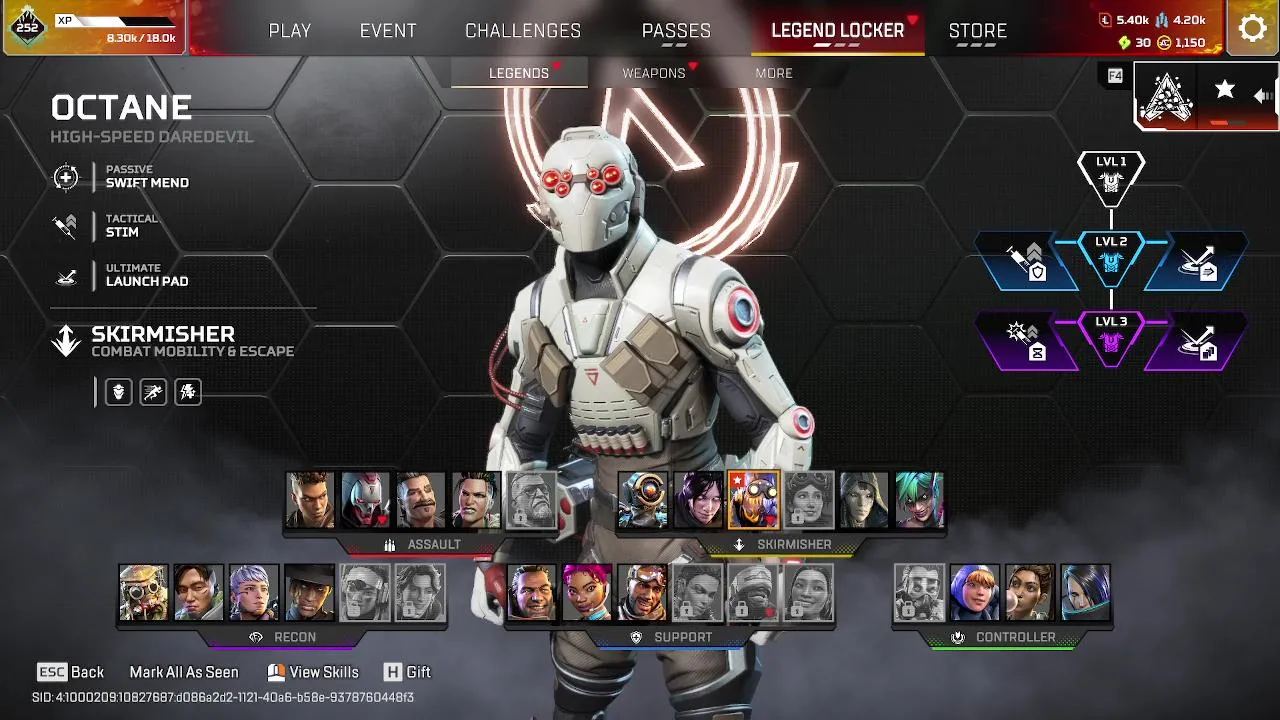
Task: Mark All As Seen
Action: click(184, 672)
